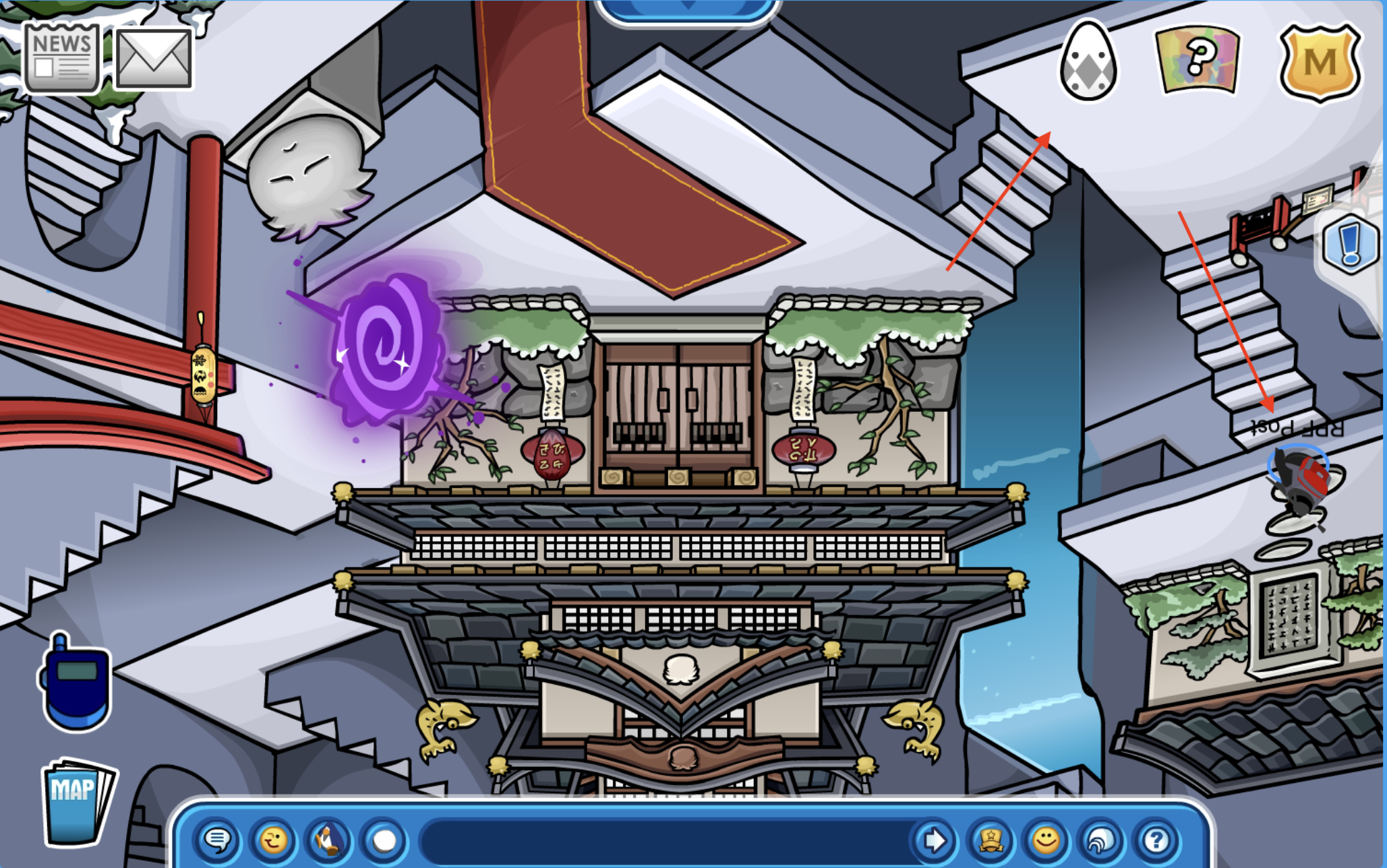
Task: Open the gold star badge button
Action: (991, 840)
